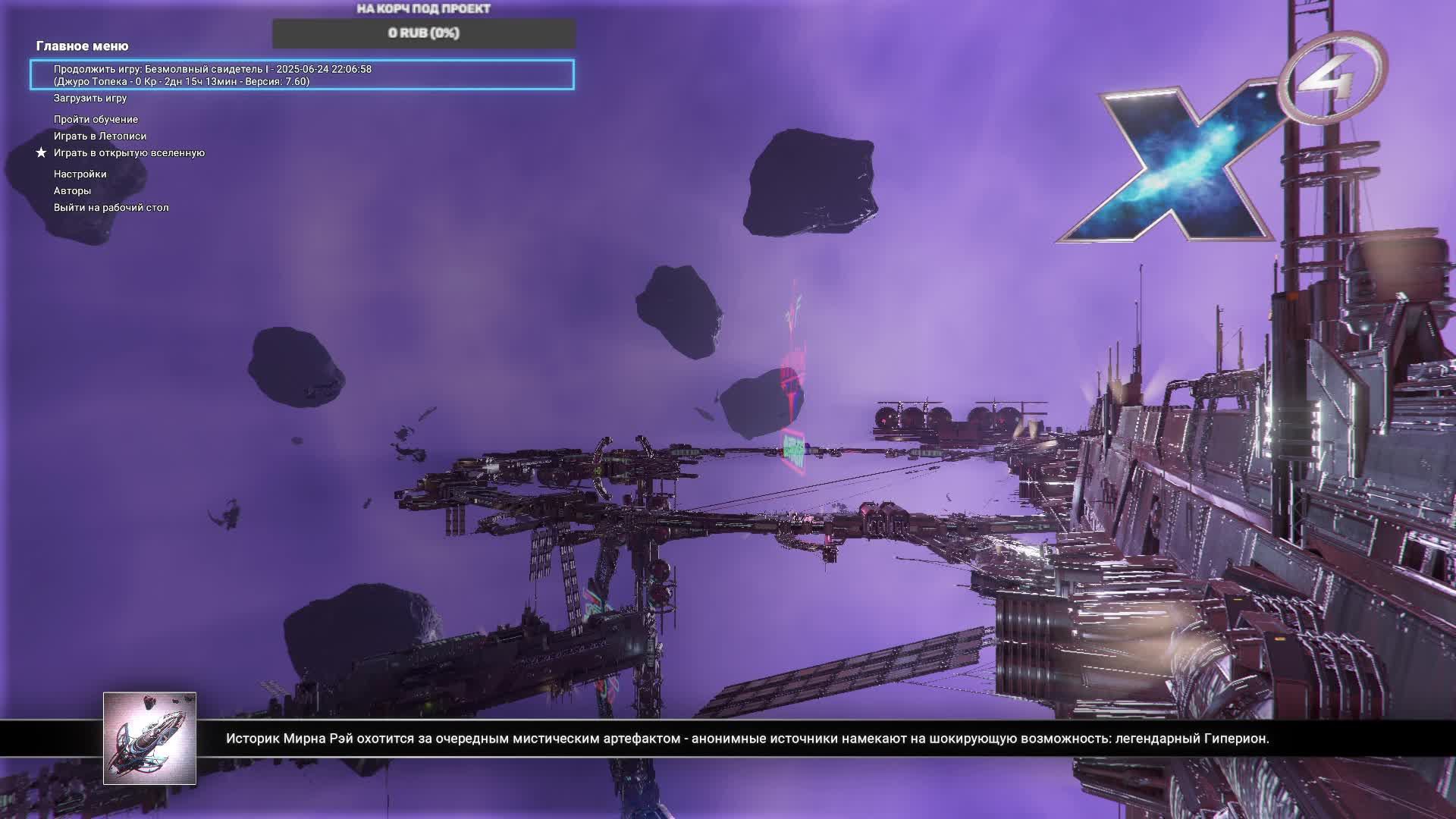
Task: Show the Авторы credits
Action: pyautogui.click(x=72, y=191)
